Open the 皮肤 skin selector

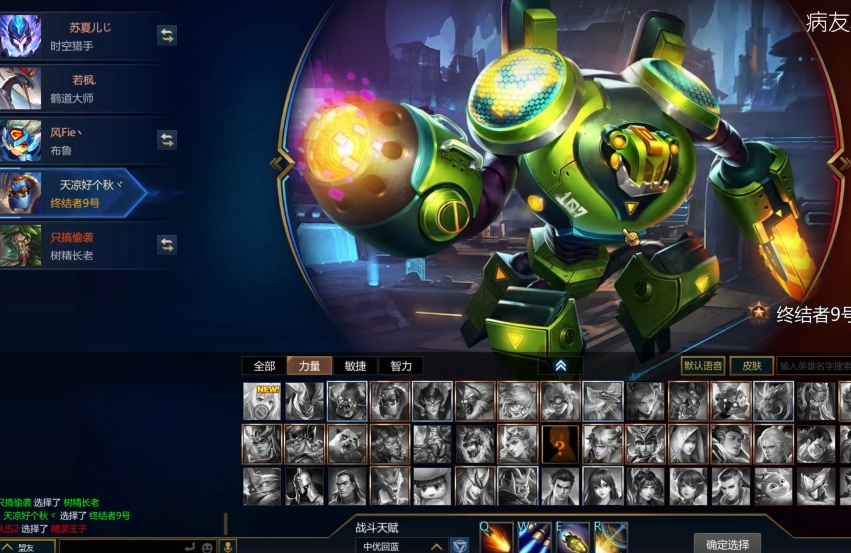[x=751, y=366]
